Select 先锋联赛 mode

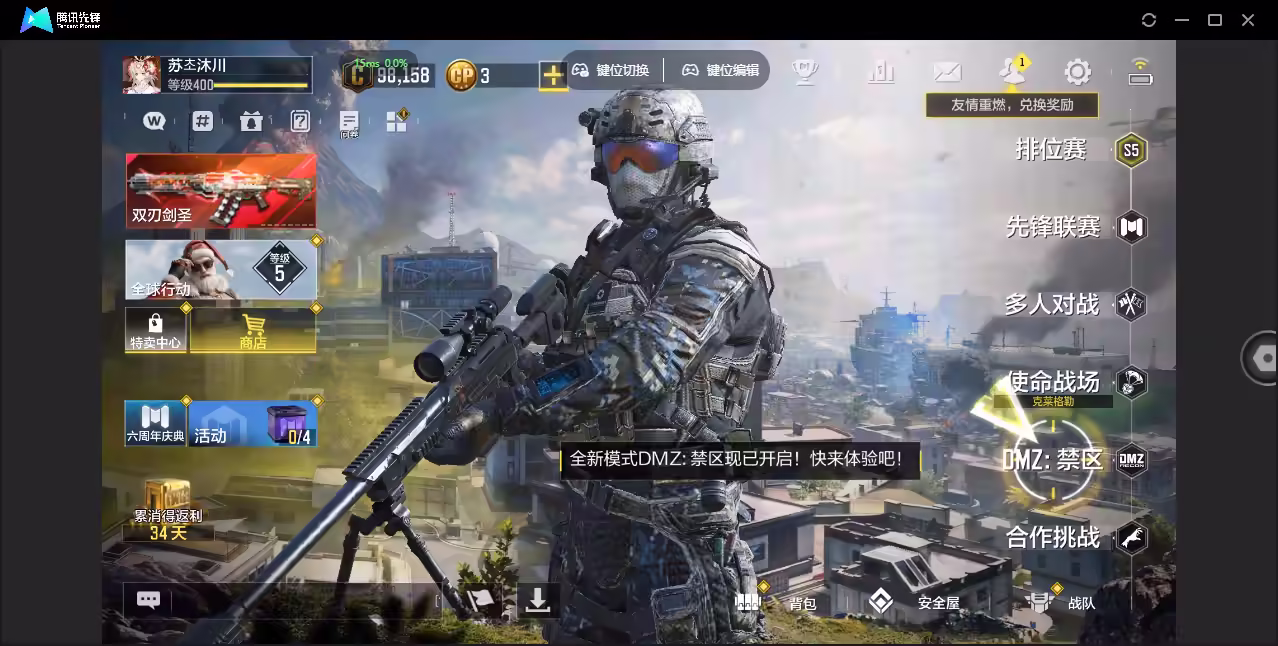click(1053, 227)
